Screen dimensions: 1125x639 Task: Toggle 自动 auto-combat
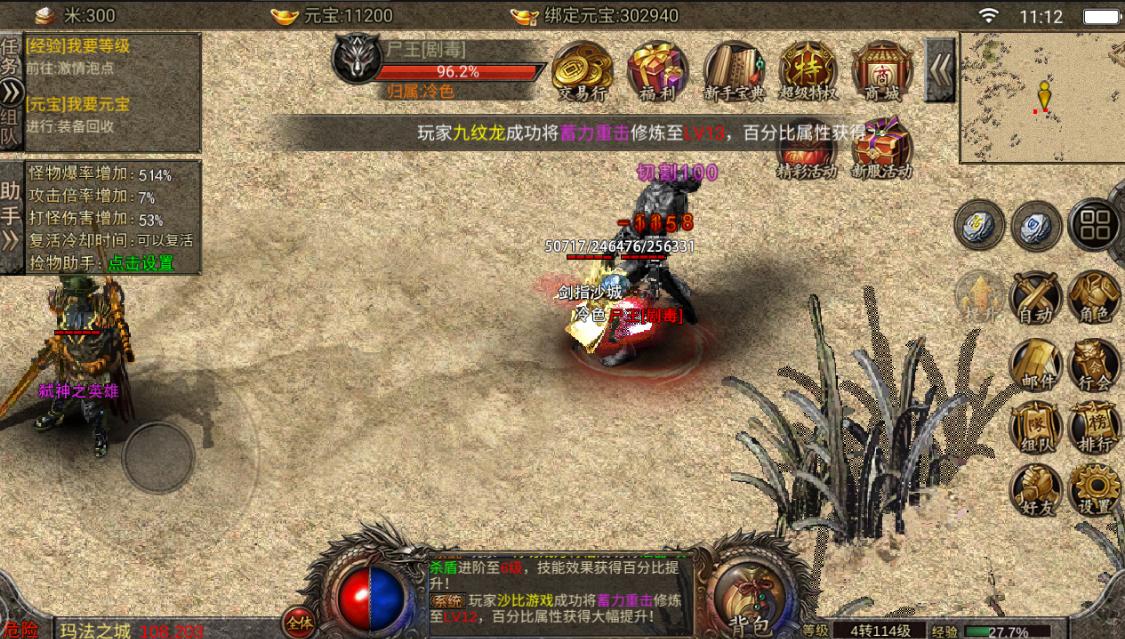pyautogui.click(x=1036, y=297)
